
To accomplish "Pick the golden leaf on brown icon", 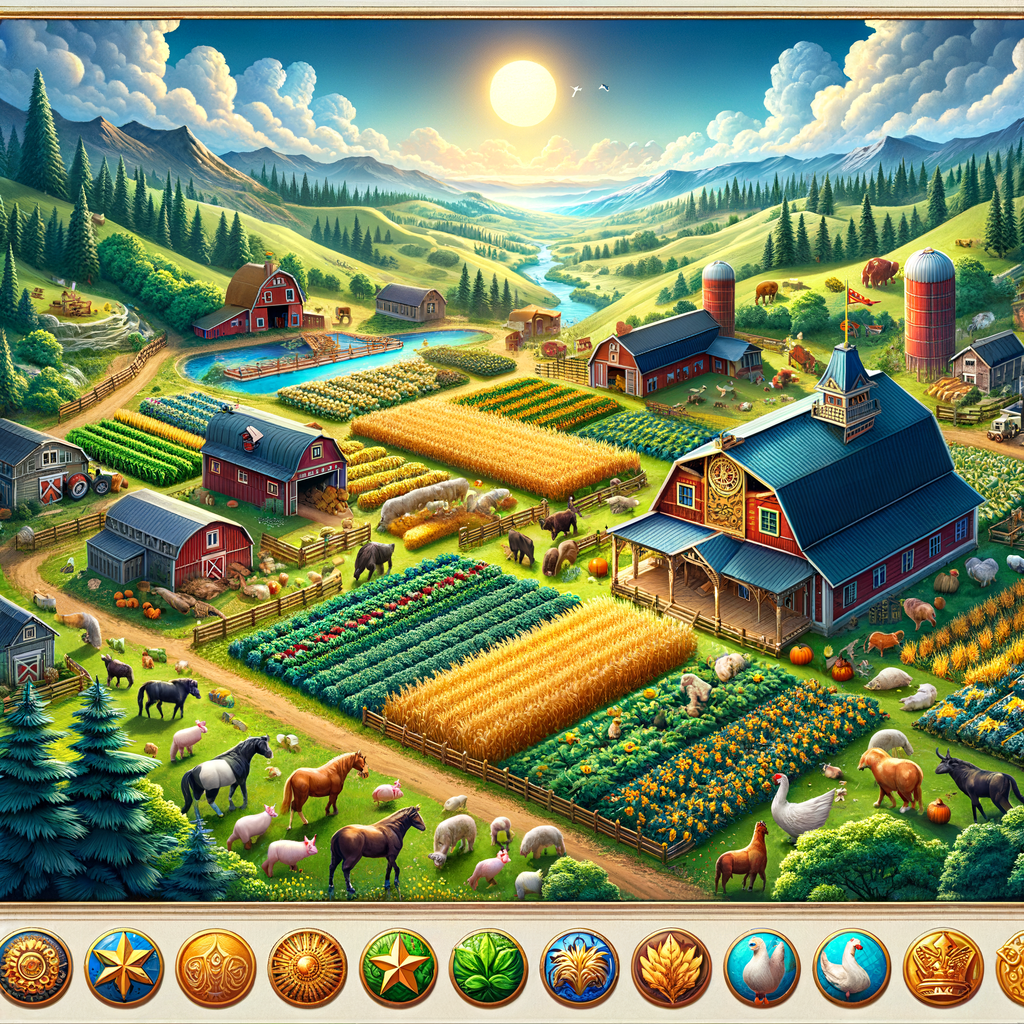I will 670,967.
